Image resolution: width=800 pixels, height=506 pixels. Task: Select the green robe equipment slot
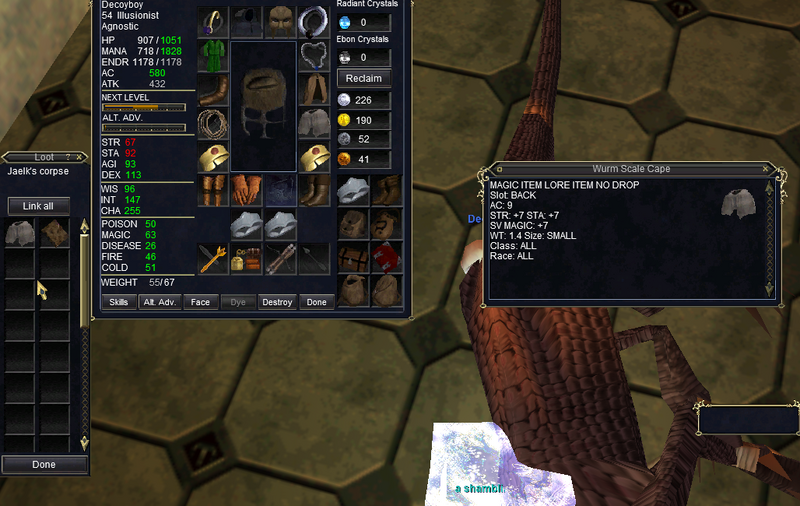213,55
